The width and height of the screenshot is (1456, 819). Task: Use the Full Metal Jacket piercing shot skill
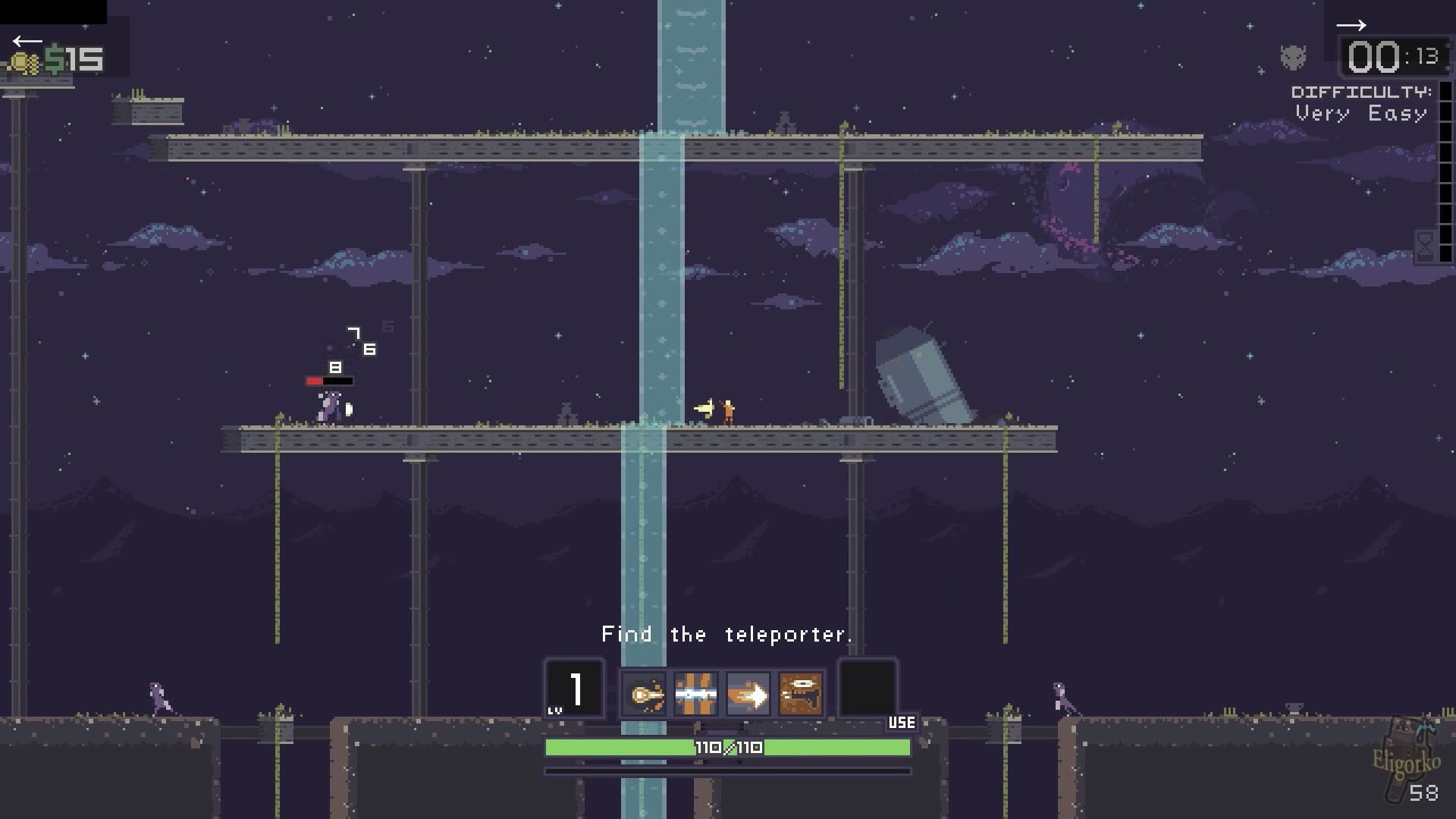695,694
